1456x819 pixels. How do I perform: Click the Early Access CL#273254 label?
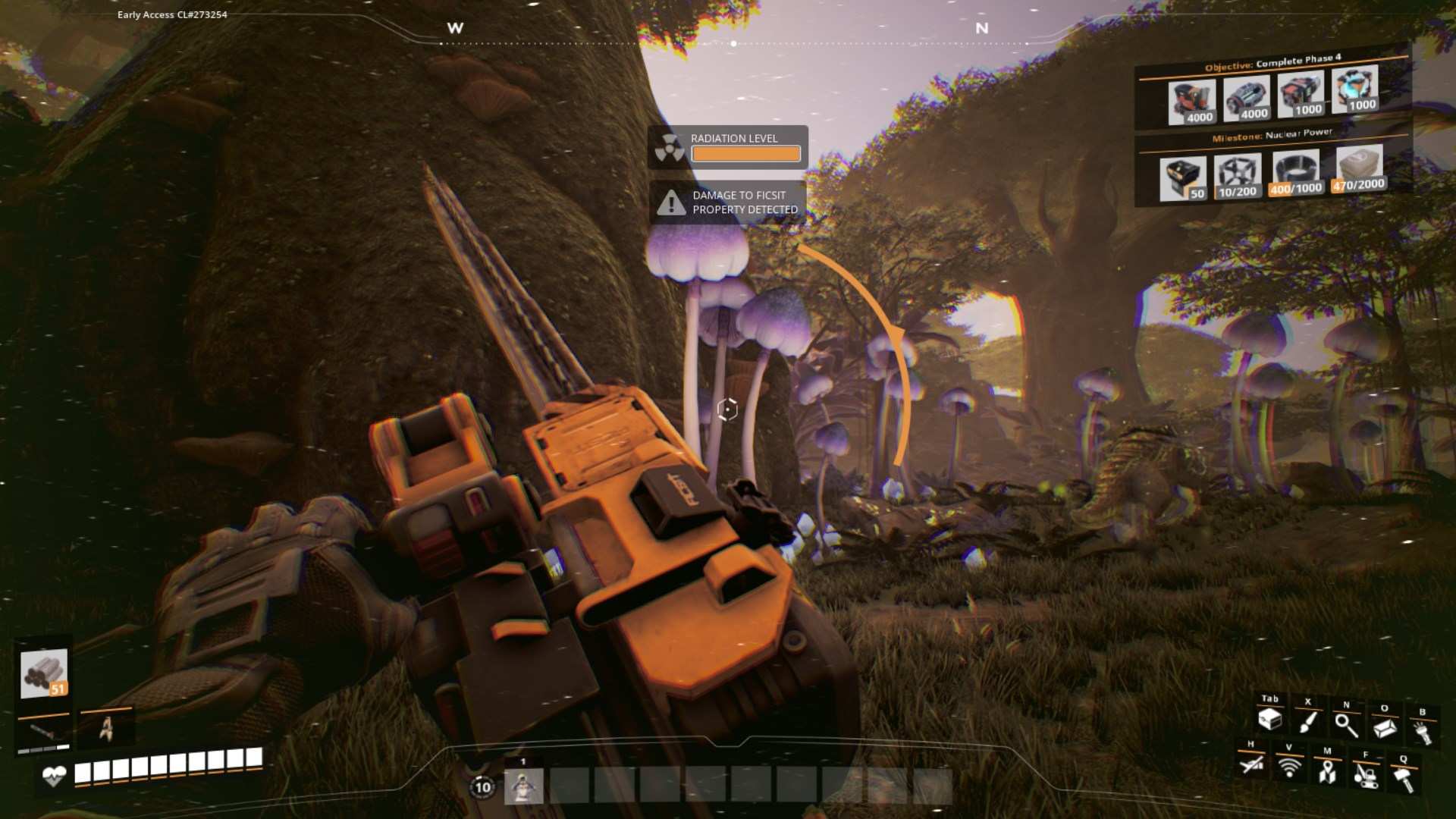click(170, 13)
